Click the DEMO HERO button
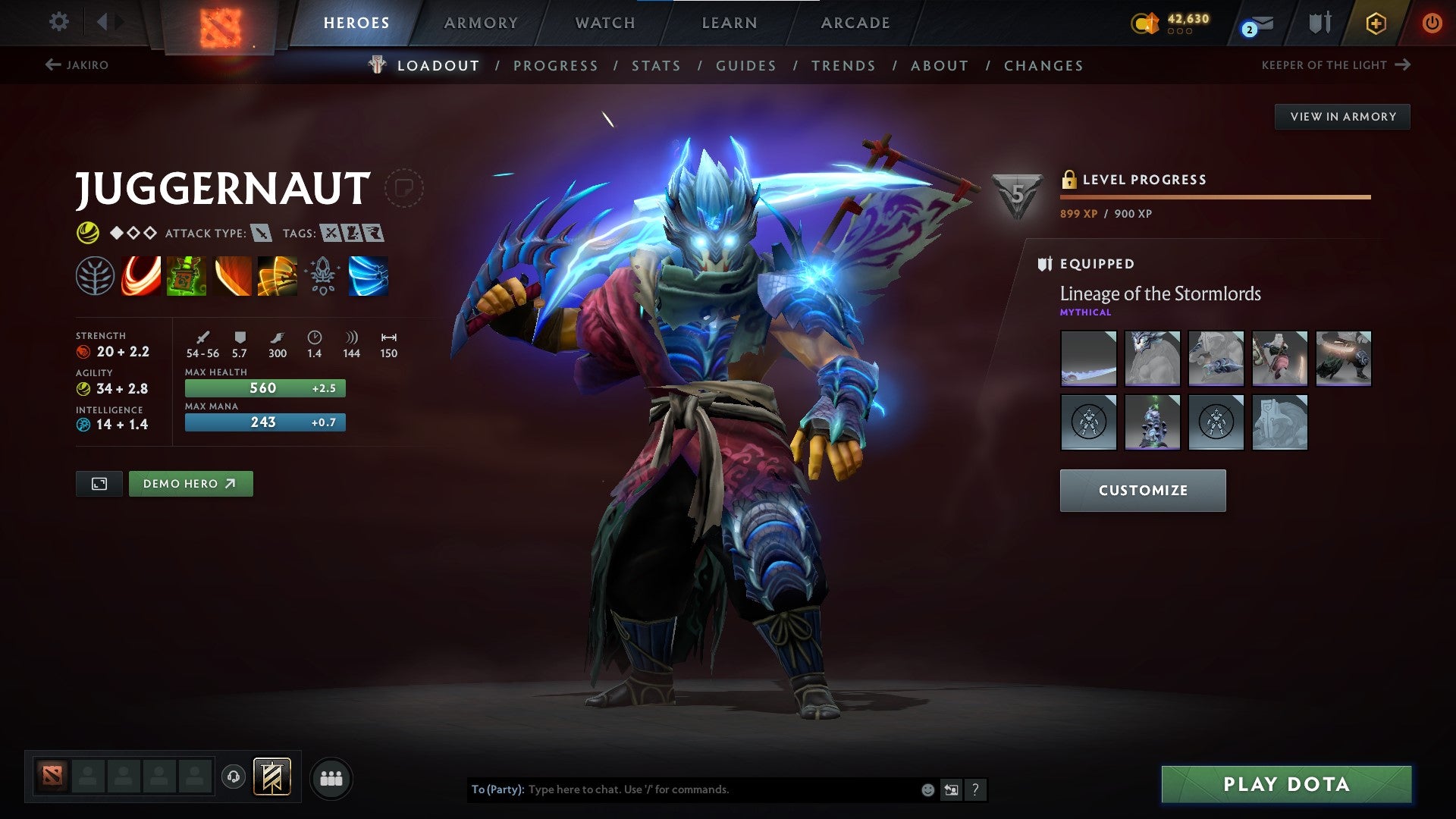 tap(190, 483)
